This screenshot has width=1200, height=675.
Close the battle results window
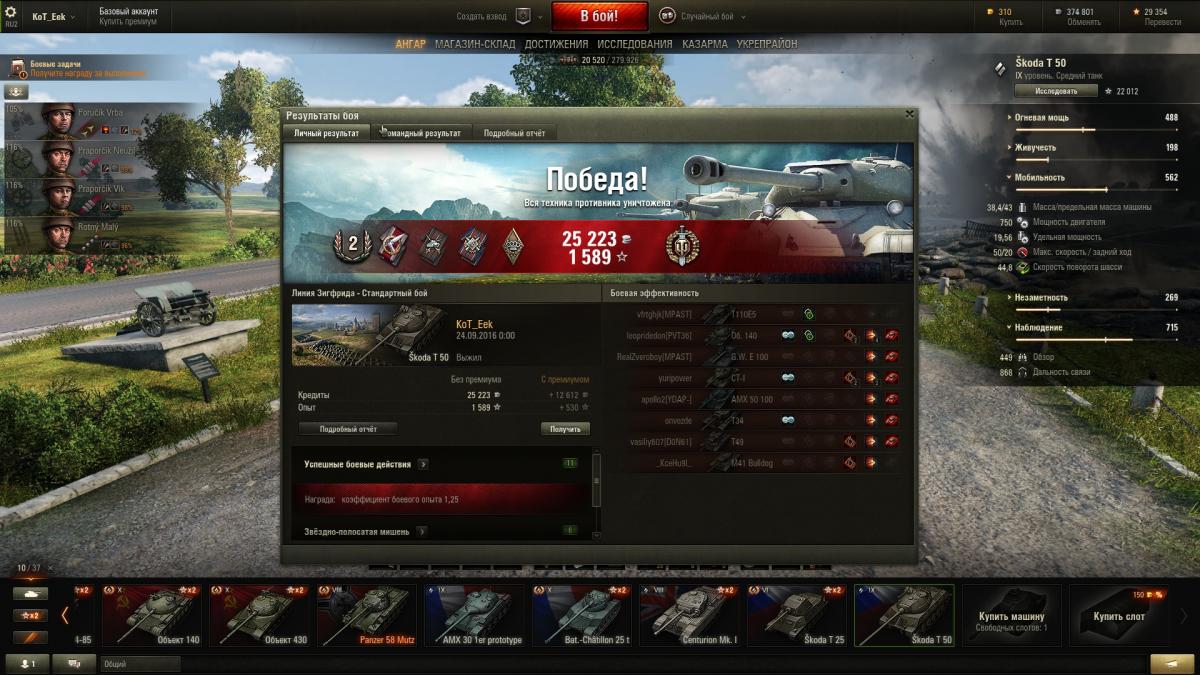[909, 114]
